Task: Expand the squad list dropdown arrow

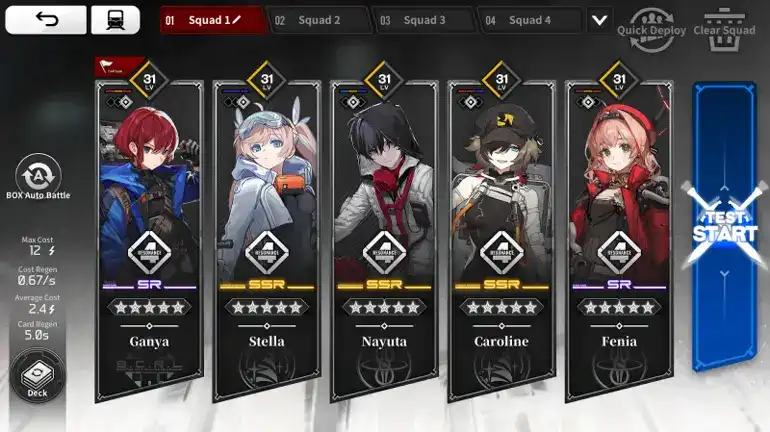Action: pyautogui.click(x=599, y=20)
